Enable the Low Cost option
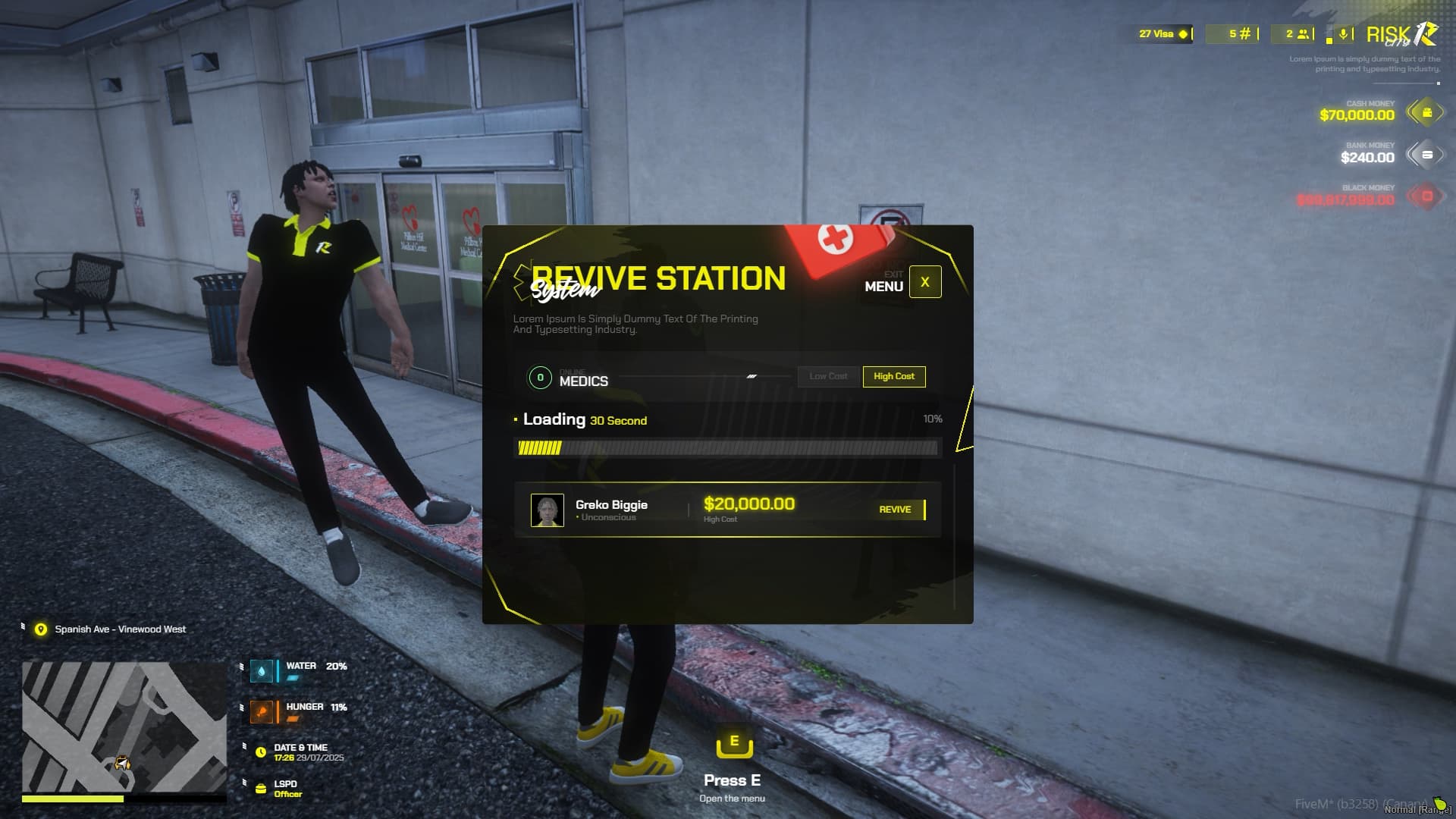 click(828, 377)
